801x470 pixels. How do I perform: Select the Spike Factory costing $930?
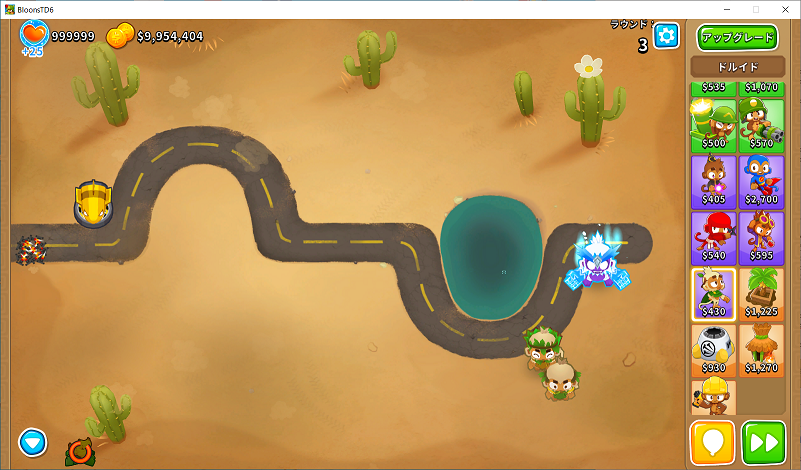713,349
